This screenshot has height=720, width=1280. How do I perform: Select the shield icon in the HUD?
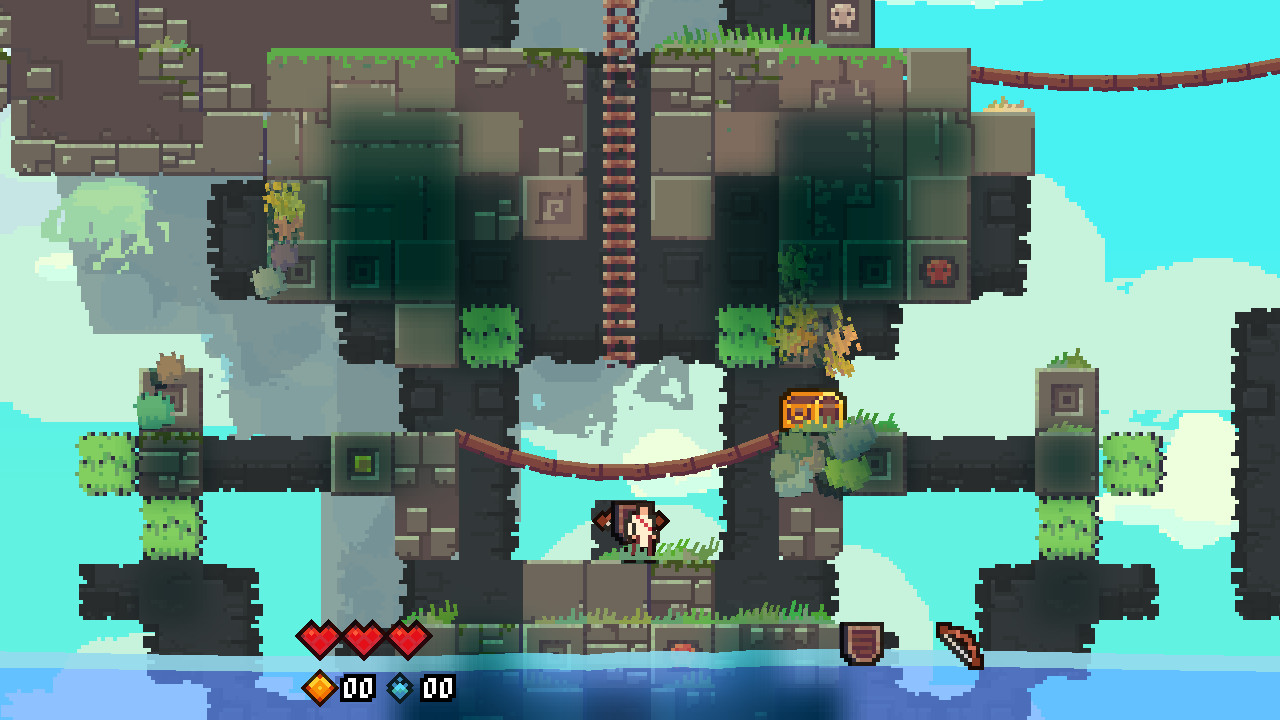click(x=861, y=640)
